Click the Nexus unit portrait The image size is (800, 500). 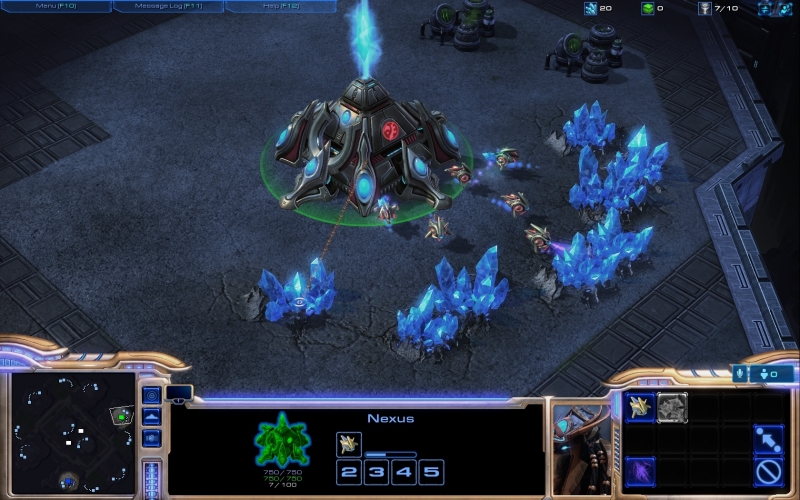coord(578,445)
